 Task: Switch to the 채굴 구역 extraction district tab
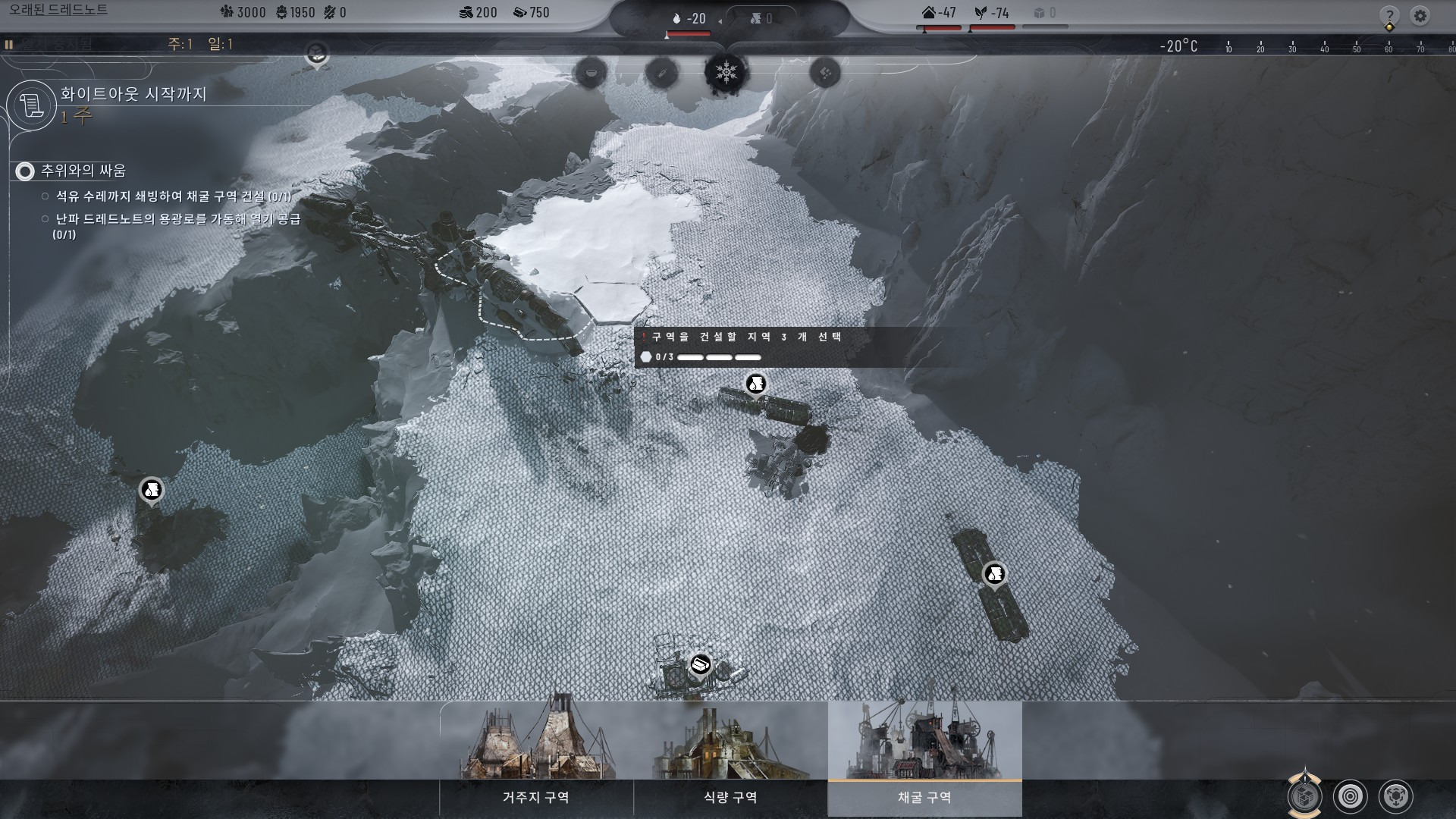click(x=924, y=797)
